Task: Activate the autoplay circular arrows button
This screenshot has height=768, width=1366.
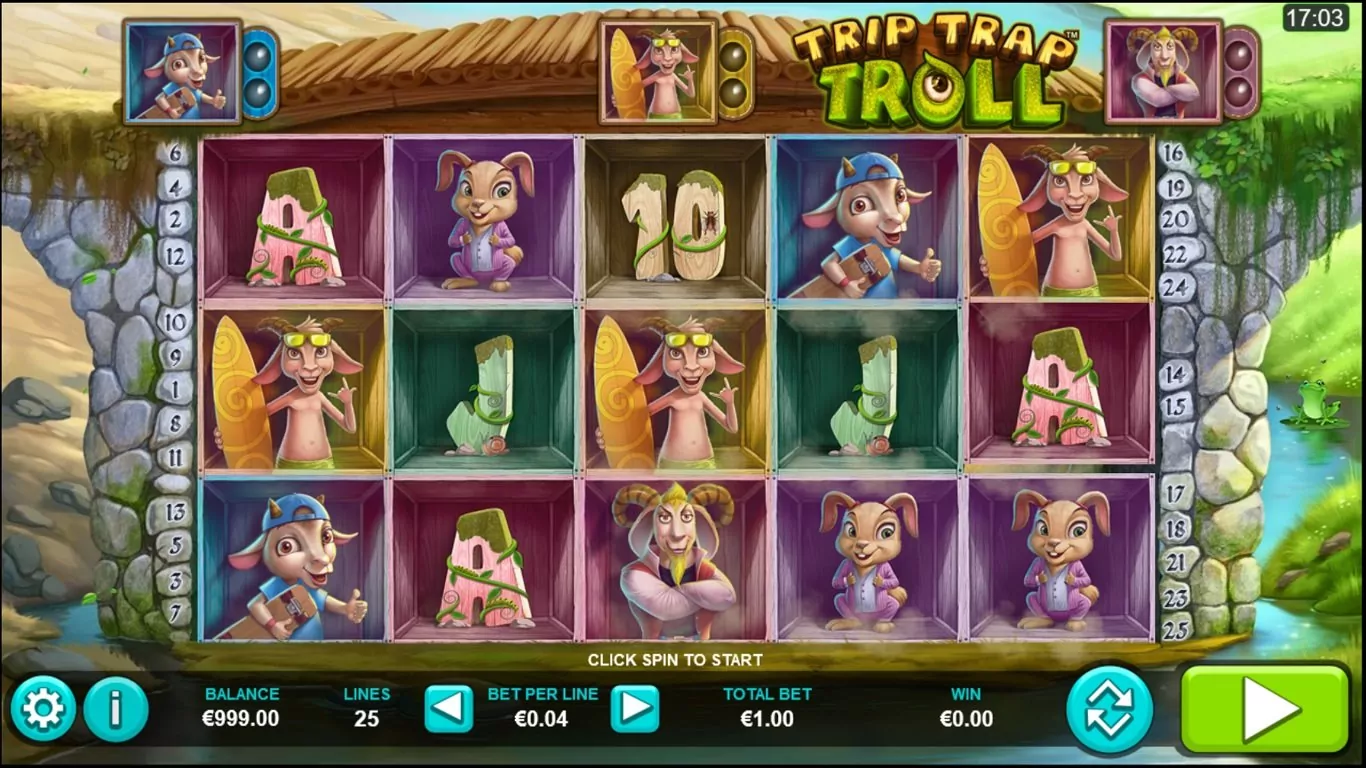Action: tap(1109, 709)
